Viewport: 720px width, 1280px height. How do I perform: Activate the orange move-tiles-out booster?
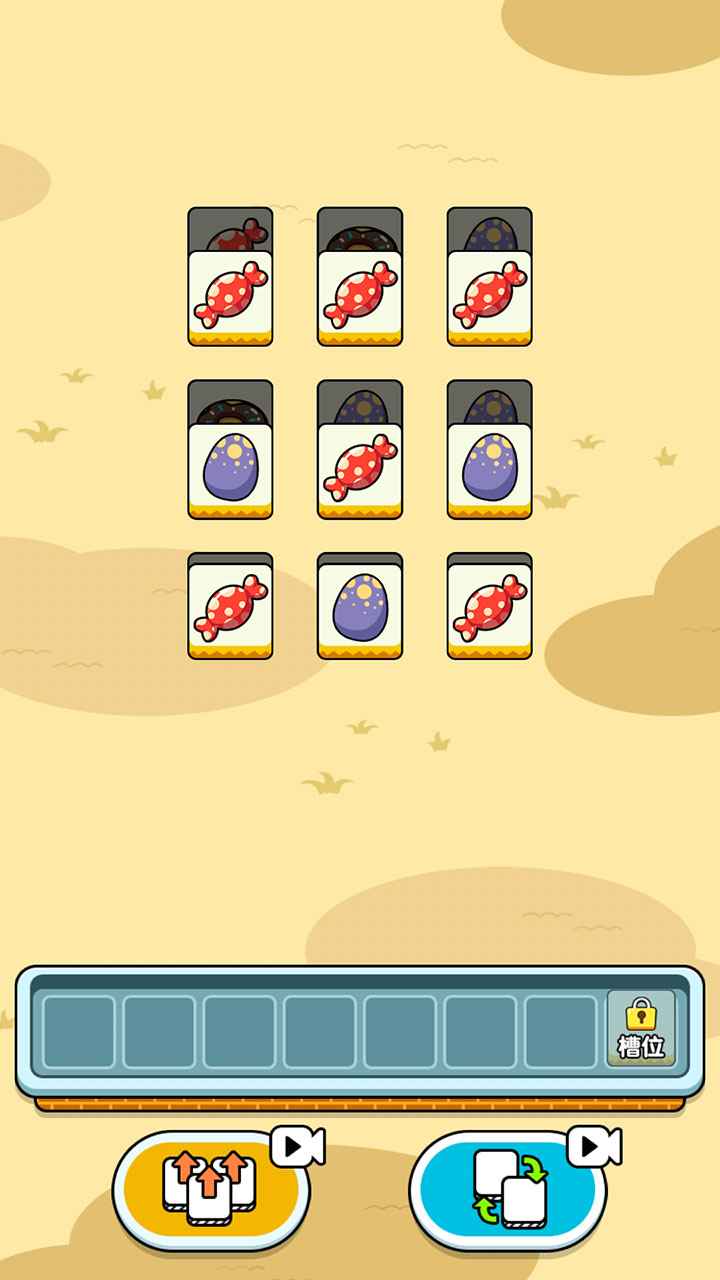pos(210,1190)
